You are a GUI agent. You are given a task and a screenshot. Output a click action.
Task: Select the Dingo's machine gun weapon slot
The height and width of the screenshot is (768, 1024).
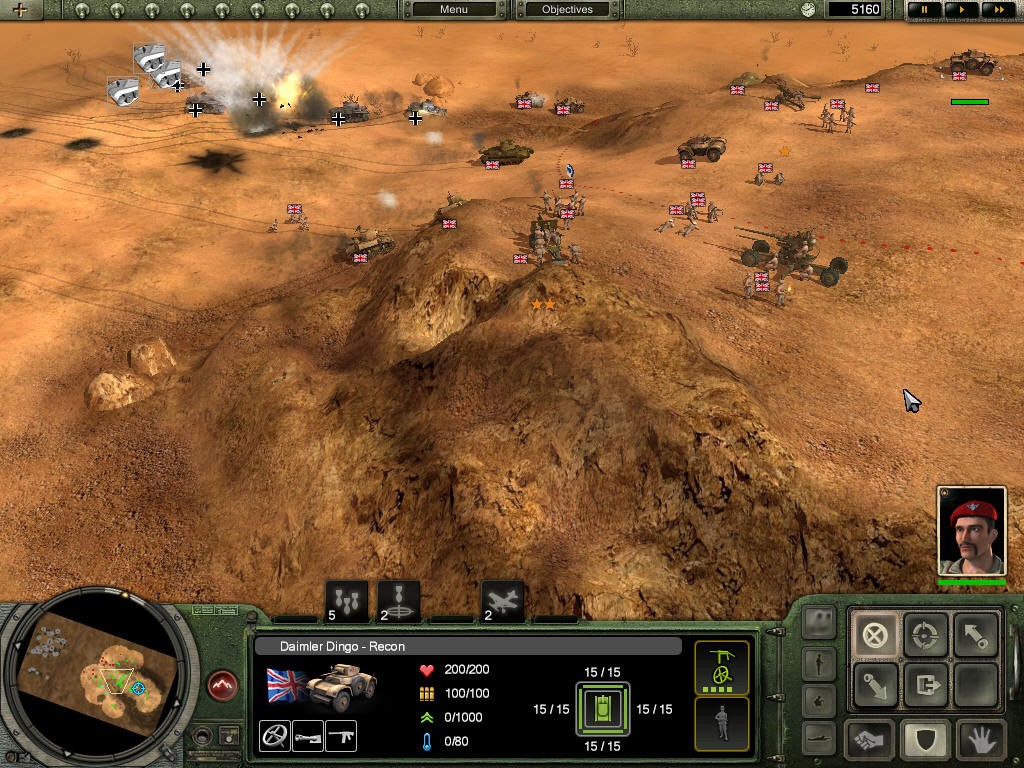point(341,736)
